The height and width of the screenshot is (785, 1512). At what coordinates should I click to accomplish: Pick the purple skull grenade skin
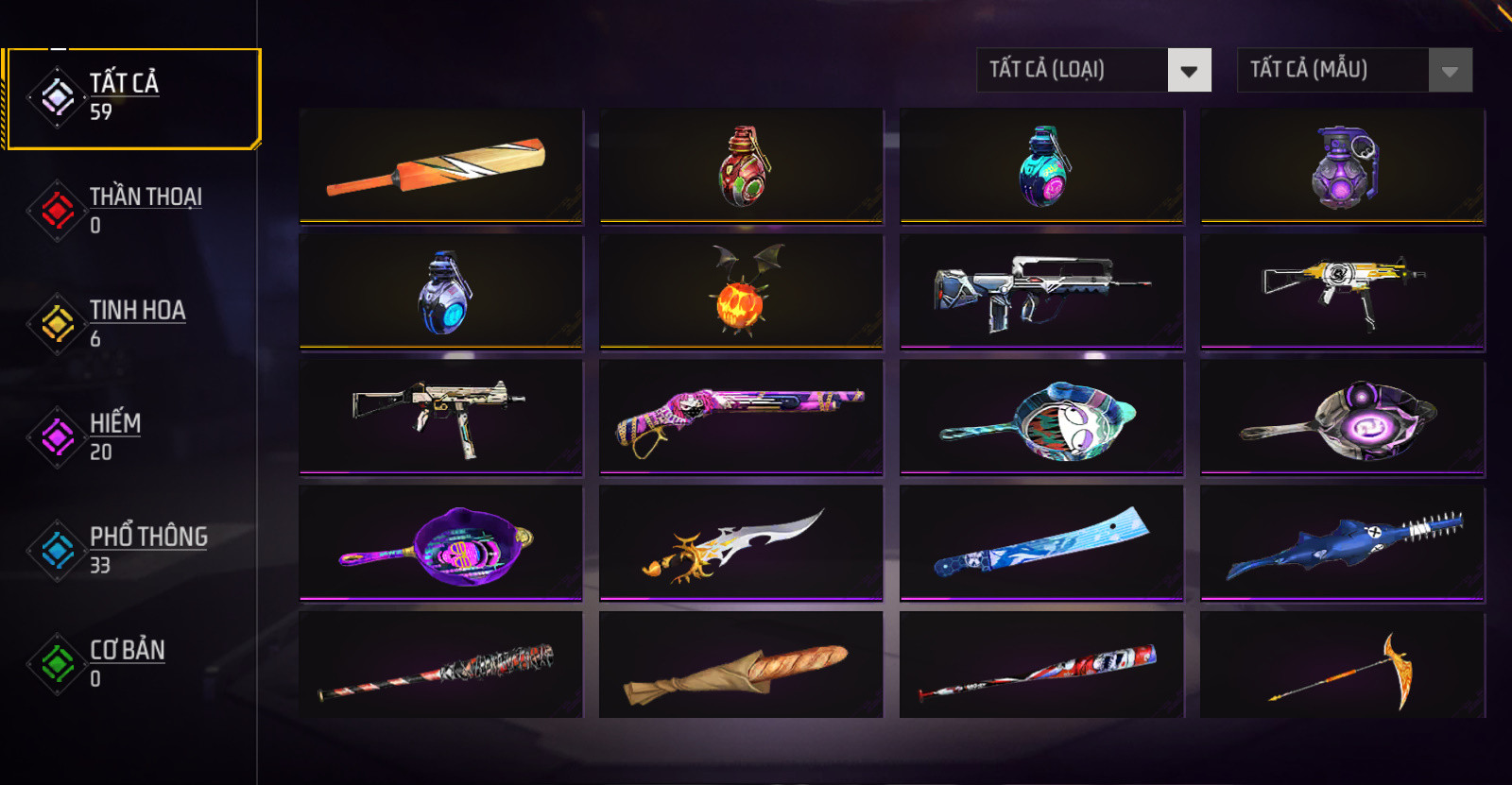(1343, 166)
